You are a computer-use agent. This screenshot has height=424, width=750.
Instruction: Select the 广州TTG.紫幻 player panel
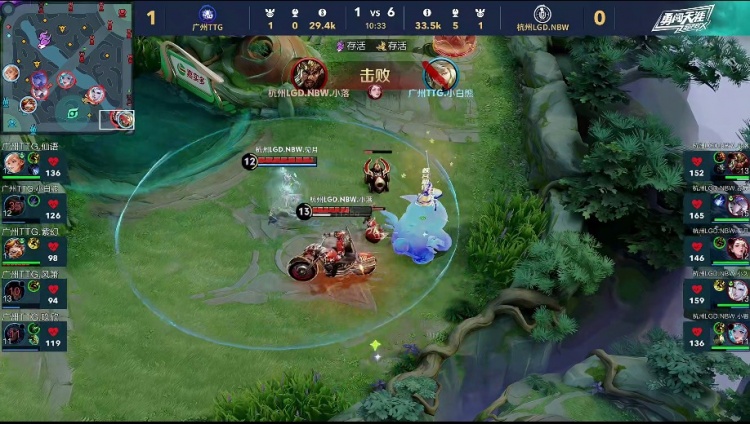click(33, 249)
